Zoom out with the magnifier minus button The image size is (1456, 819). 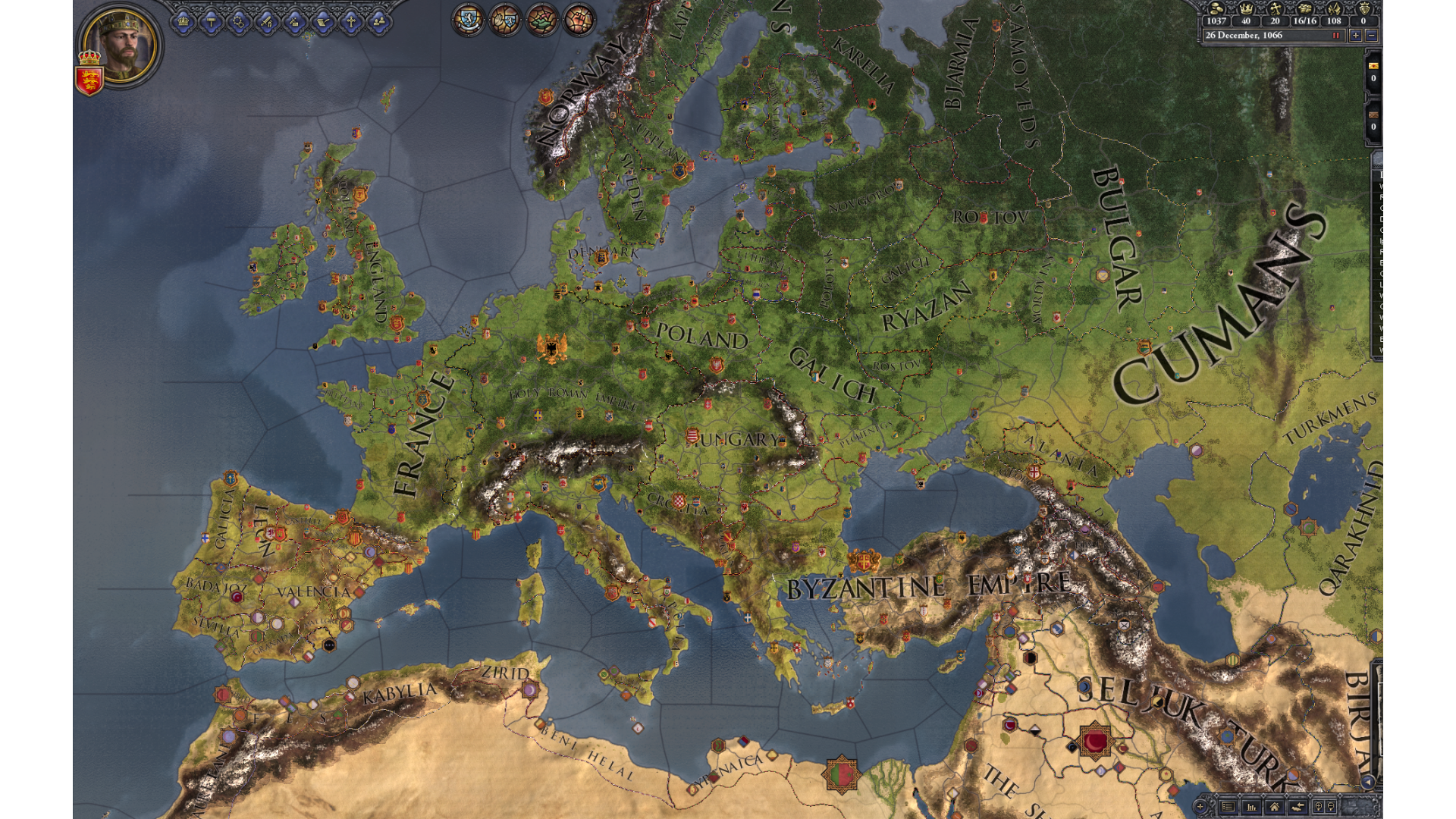(x=1331, y=806)
